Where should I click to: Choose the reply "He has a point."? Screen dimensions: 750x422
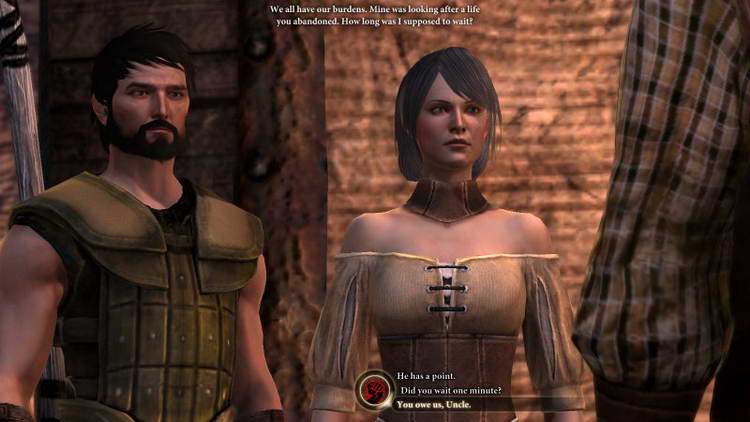point(425,375)
